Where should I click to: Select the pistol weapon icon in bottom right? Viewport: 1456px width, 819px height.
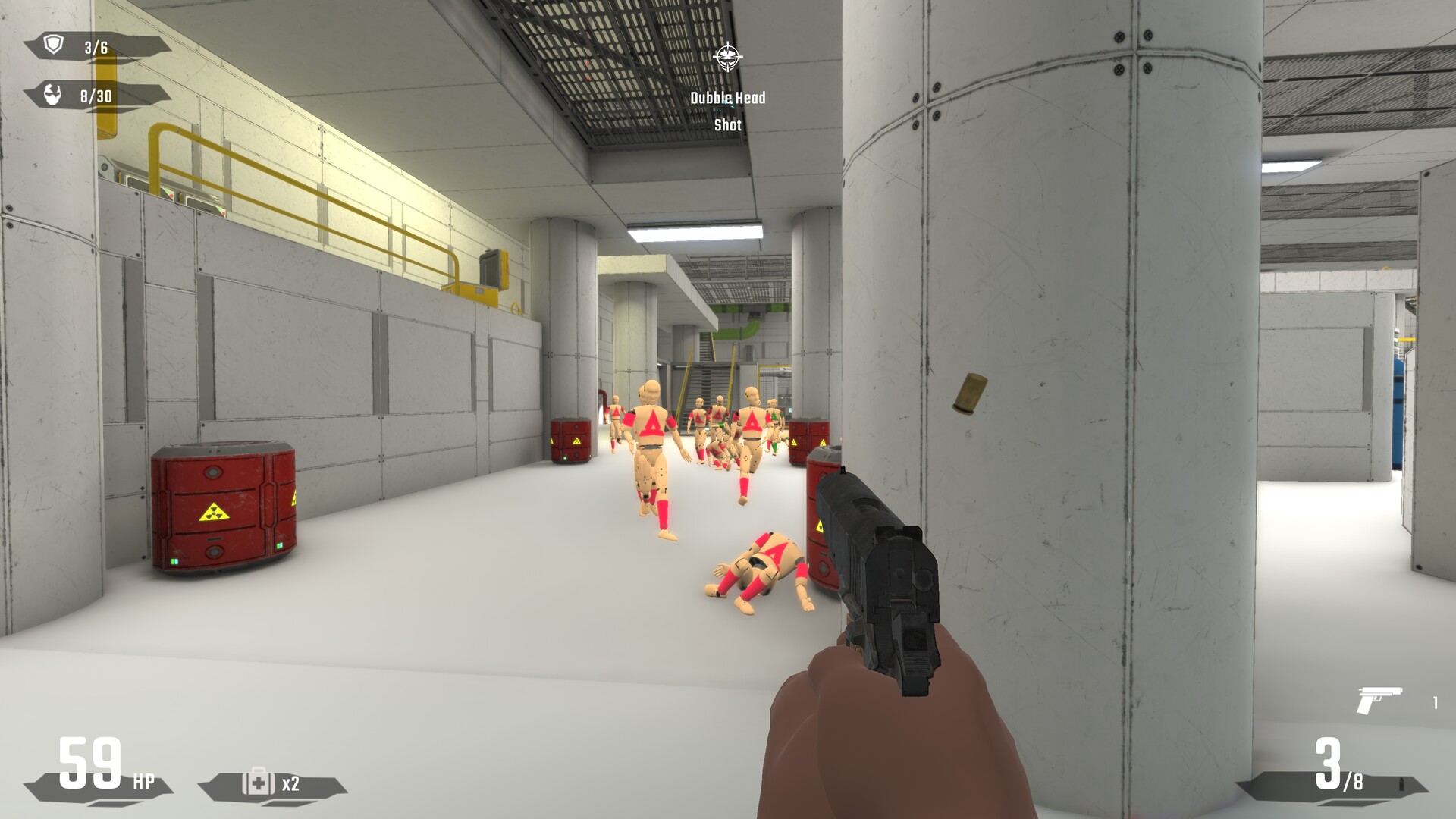point(1379,700)
